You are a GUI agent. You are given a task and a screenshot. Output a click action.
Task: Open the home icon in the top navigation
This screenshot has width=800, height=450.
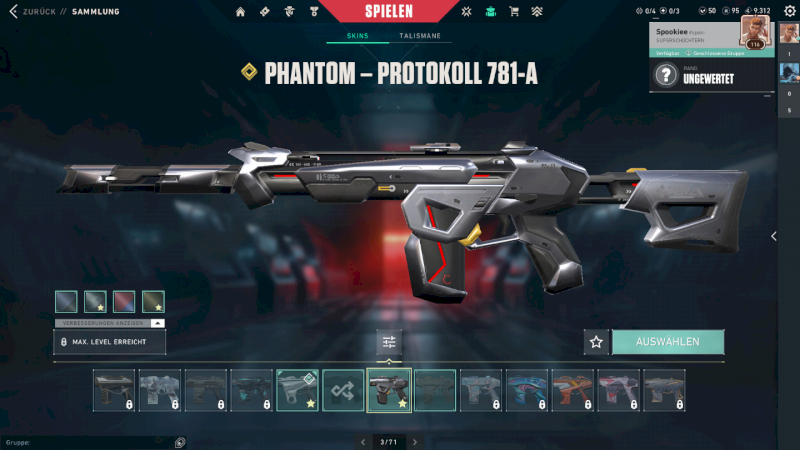pyautogui.click(x=240, y=12)
